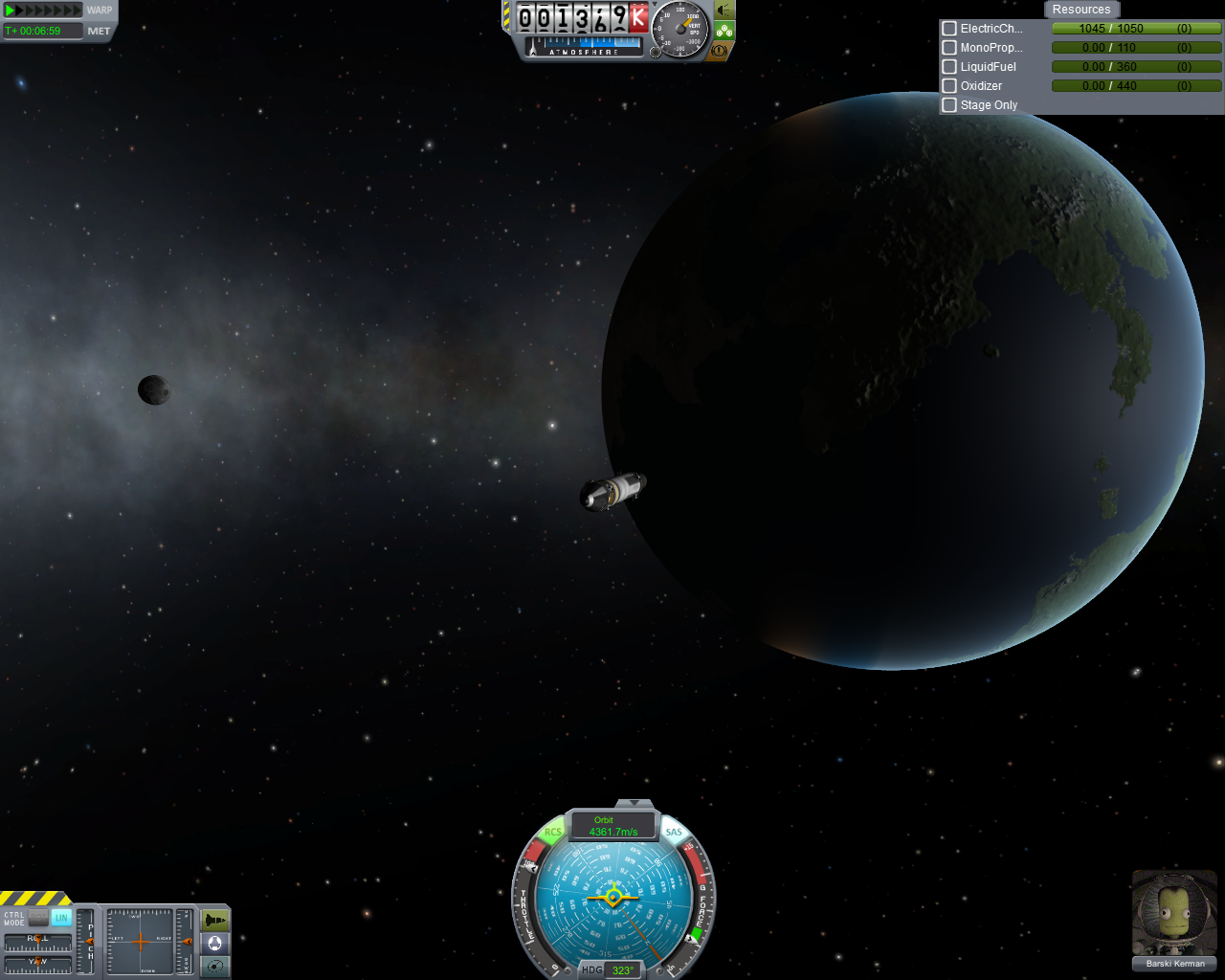Viewport: 1225px width, 980px height.
Task: Toggle SAS on the navball
Action: point(674,833)
